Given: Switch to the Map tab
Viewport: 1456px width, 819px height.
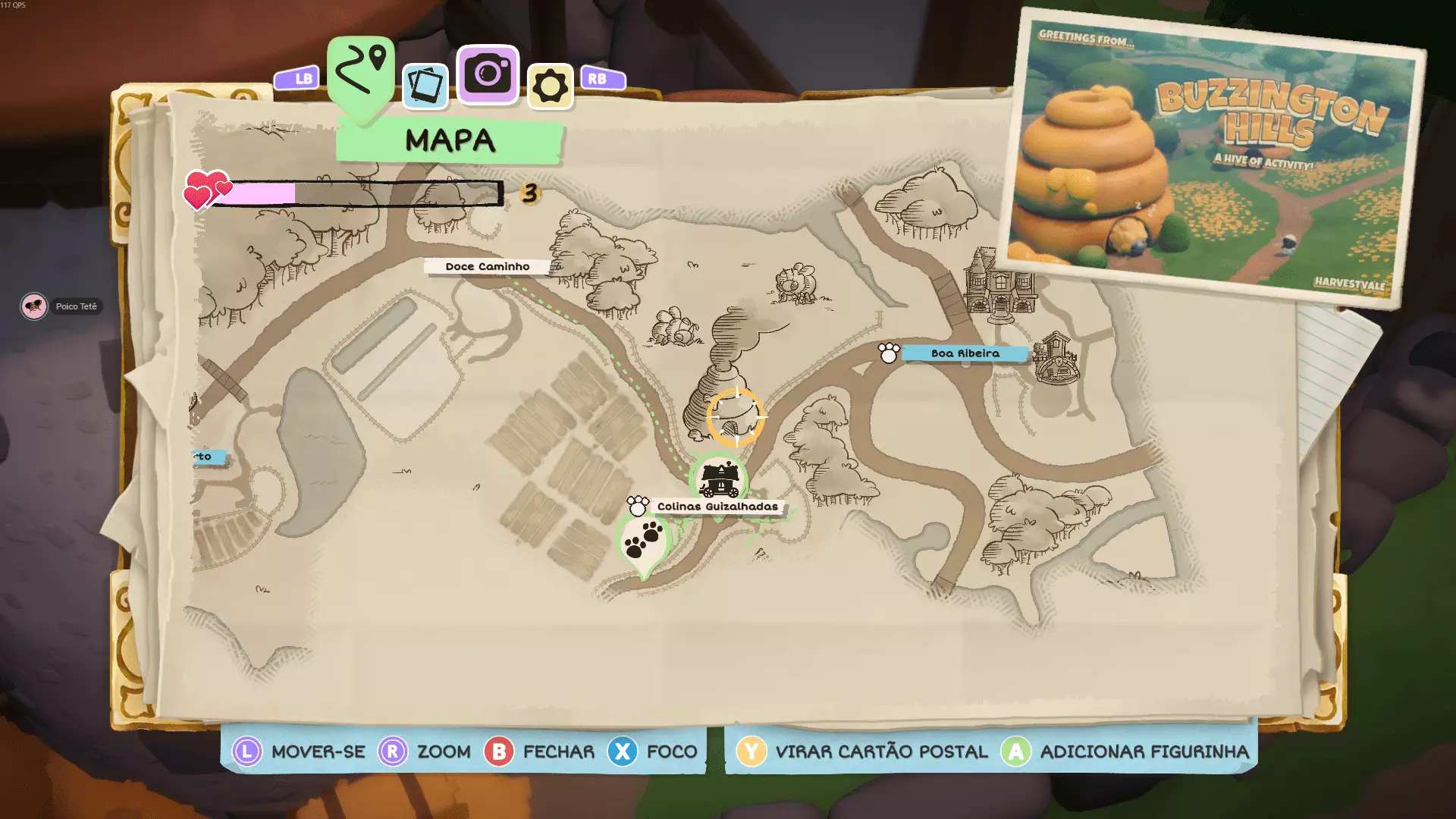Looking at the screenshot, I should pos(361,72).
